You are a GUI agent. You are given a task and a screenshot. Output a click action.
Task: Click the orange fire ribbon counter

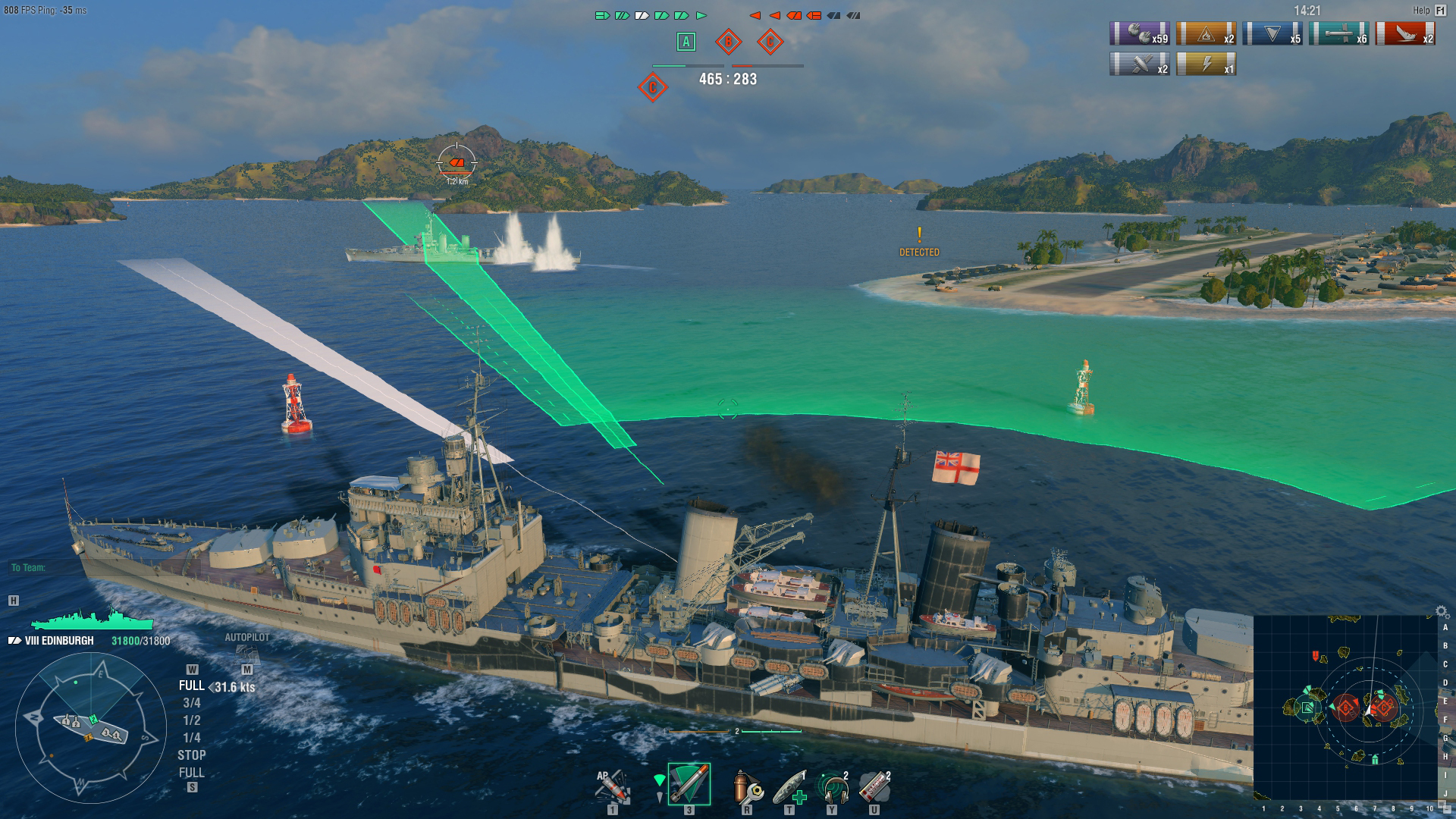[x=1206, y=33]
